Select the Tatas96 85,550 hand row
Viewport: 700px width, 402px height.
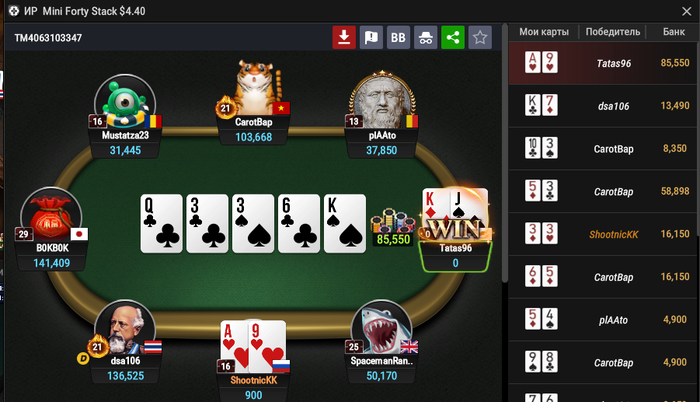[603, 62]
